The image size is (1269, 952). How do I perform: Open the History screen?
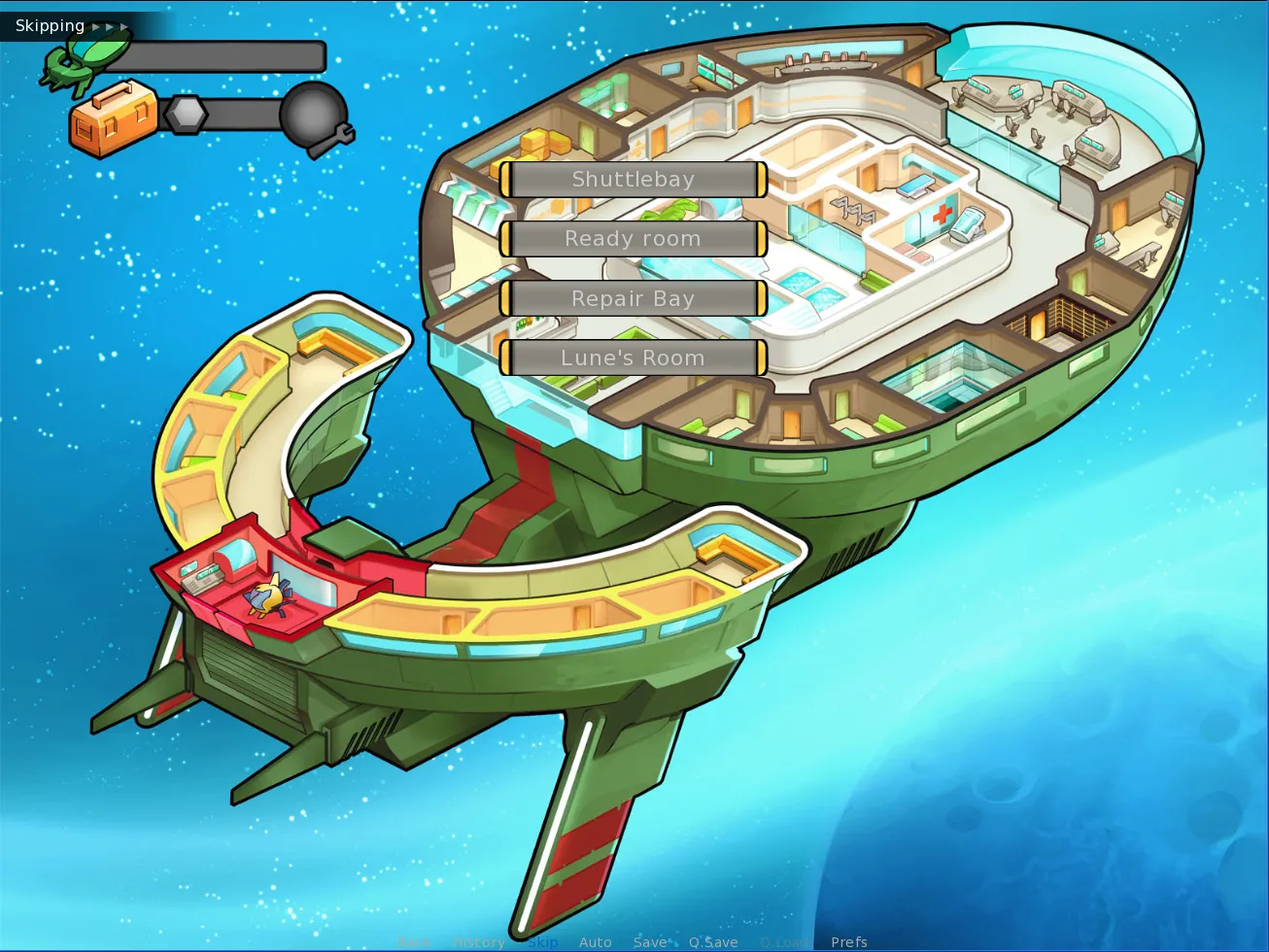(x=479, y=941)
